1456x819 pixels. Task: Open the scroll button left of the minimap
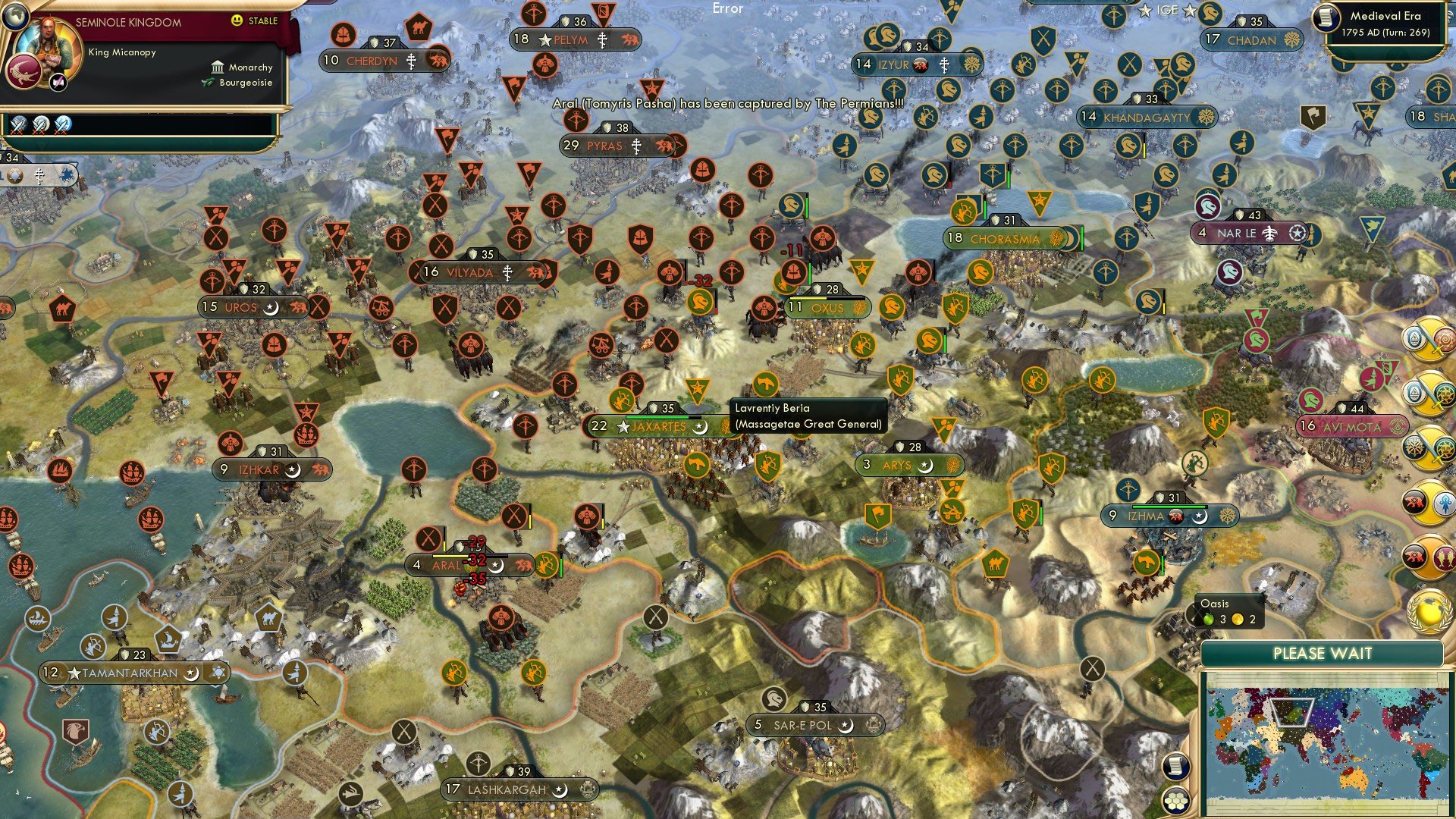(1174, 766)
